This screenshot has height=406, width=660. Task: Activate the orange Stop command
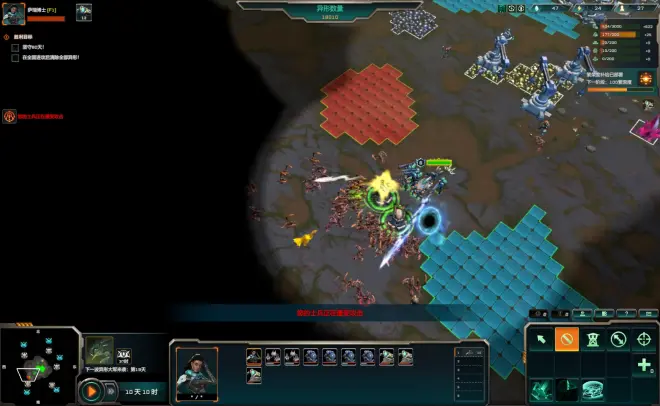click(566, 340)
